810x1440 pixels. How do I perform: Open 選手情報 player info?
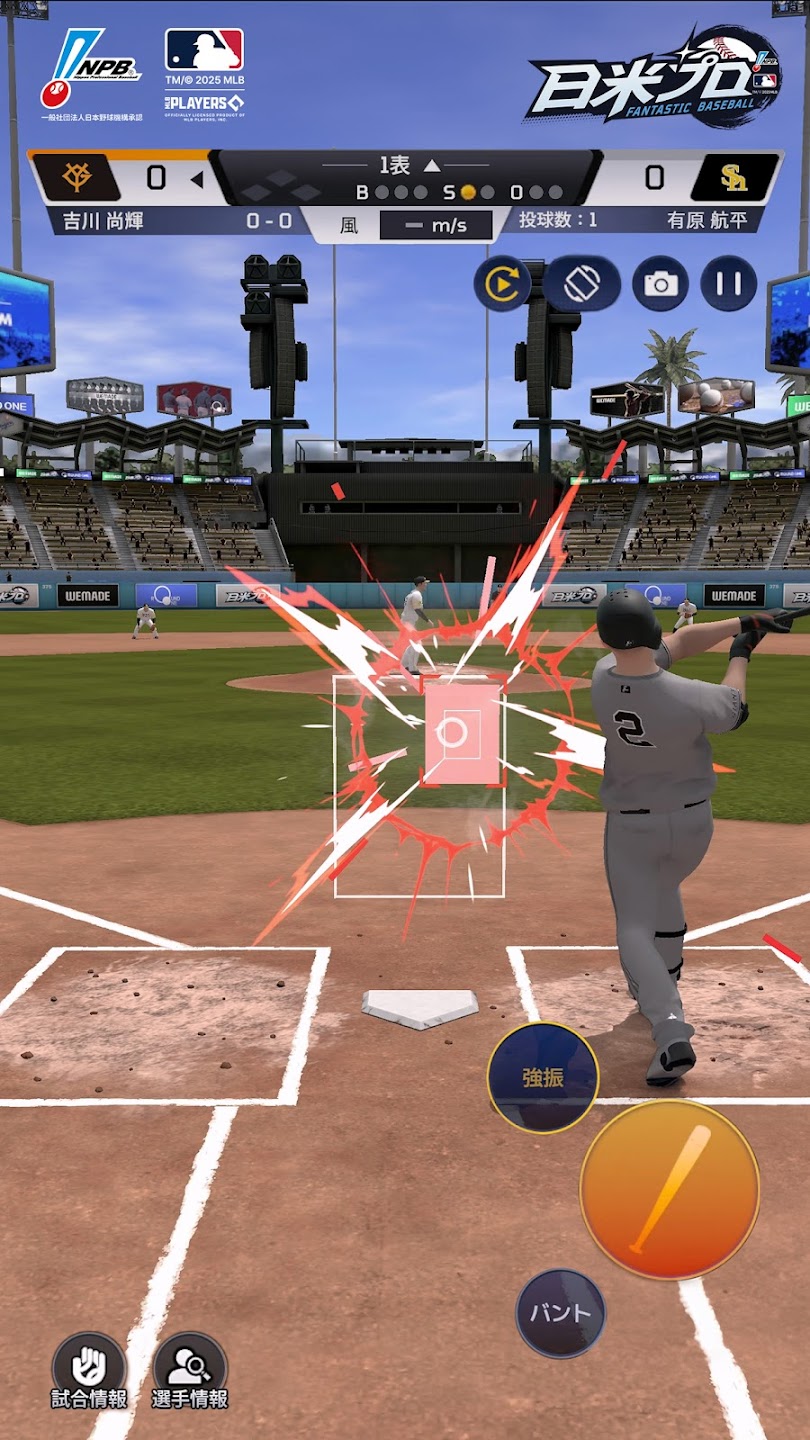190,1369
